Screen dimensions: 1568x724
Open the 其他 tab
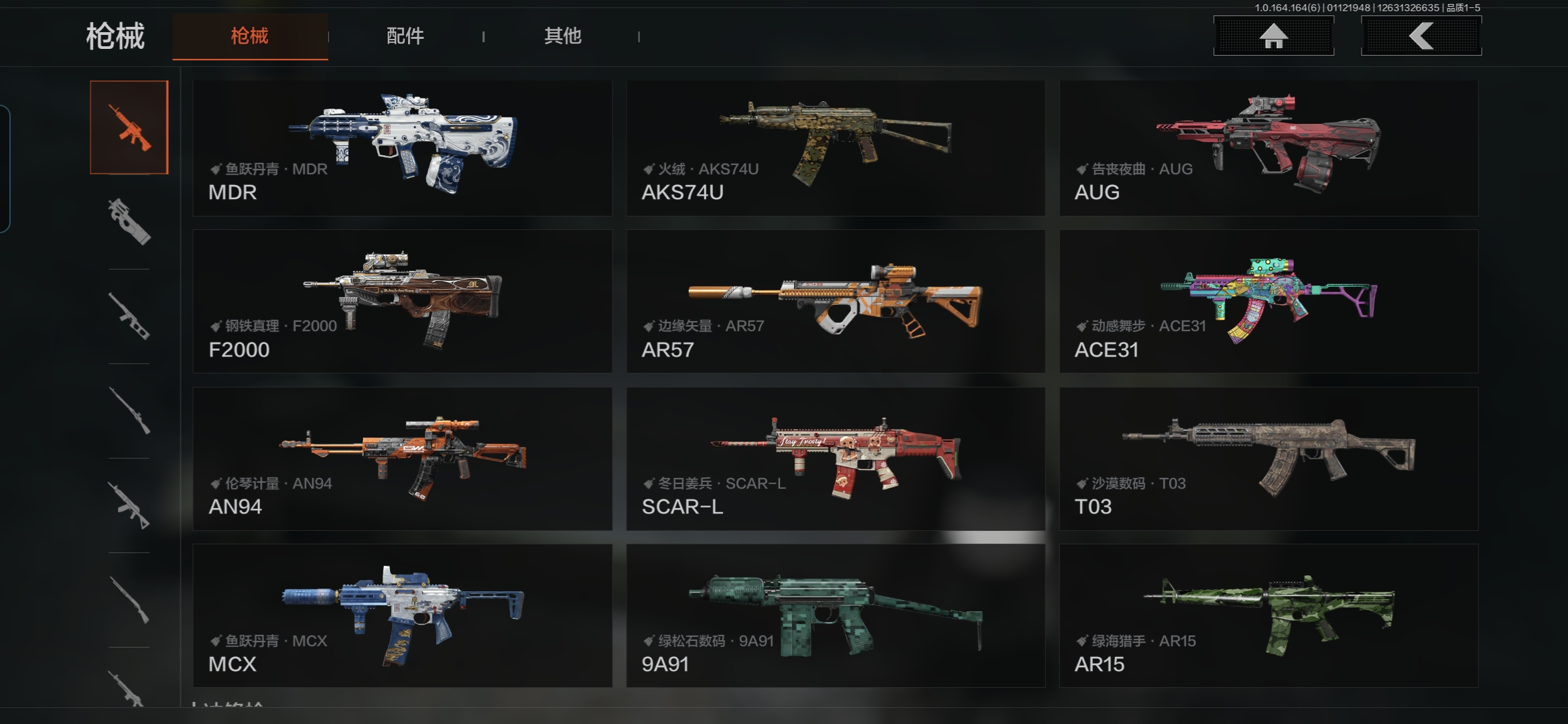tap(562, 36)
